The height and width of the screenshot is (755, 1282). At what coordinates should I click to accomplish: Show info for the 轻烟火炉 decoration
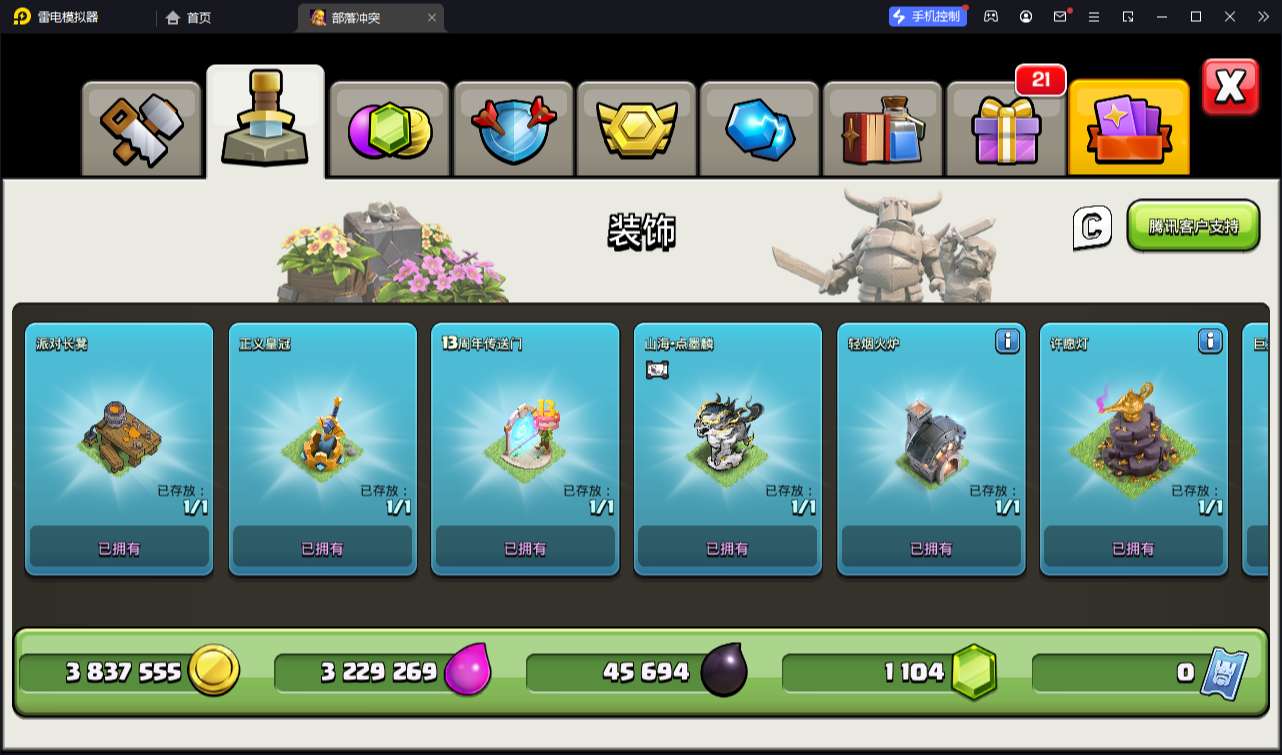1007,342
